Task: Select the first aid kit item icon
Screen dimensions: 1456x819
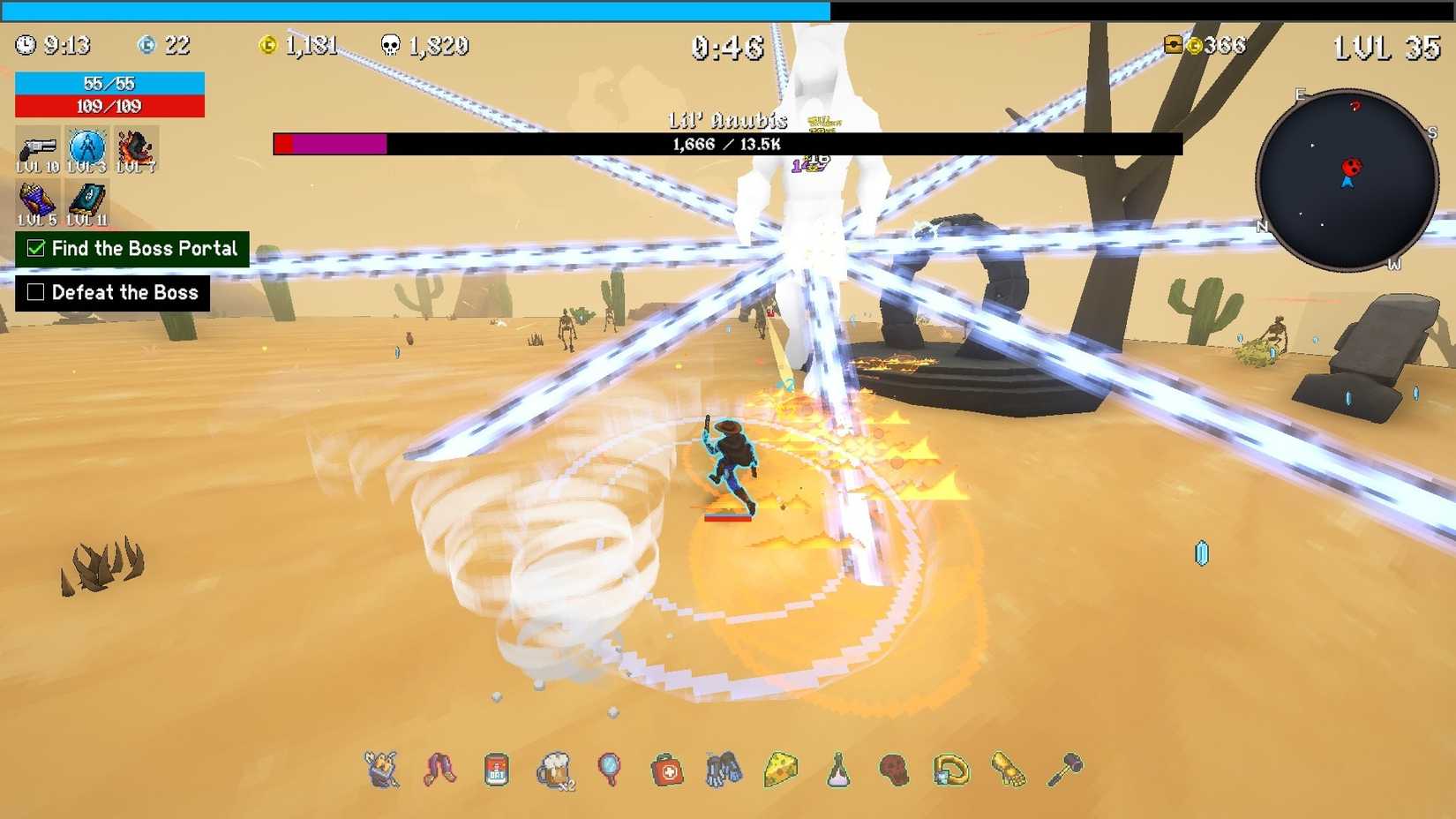Action: coord(669,768)
